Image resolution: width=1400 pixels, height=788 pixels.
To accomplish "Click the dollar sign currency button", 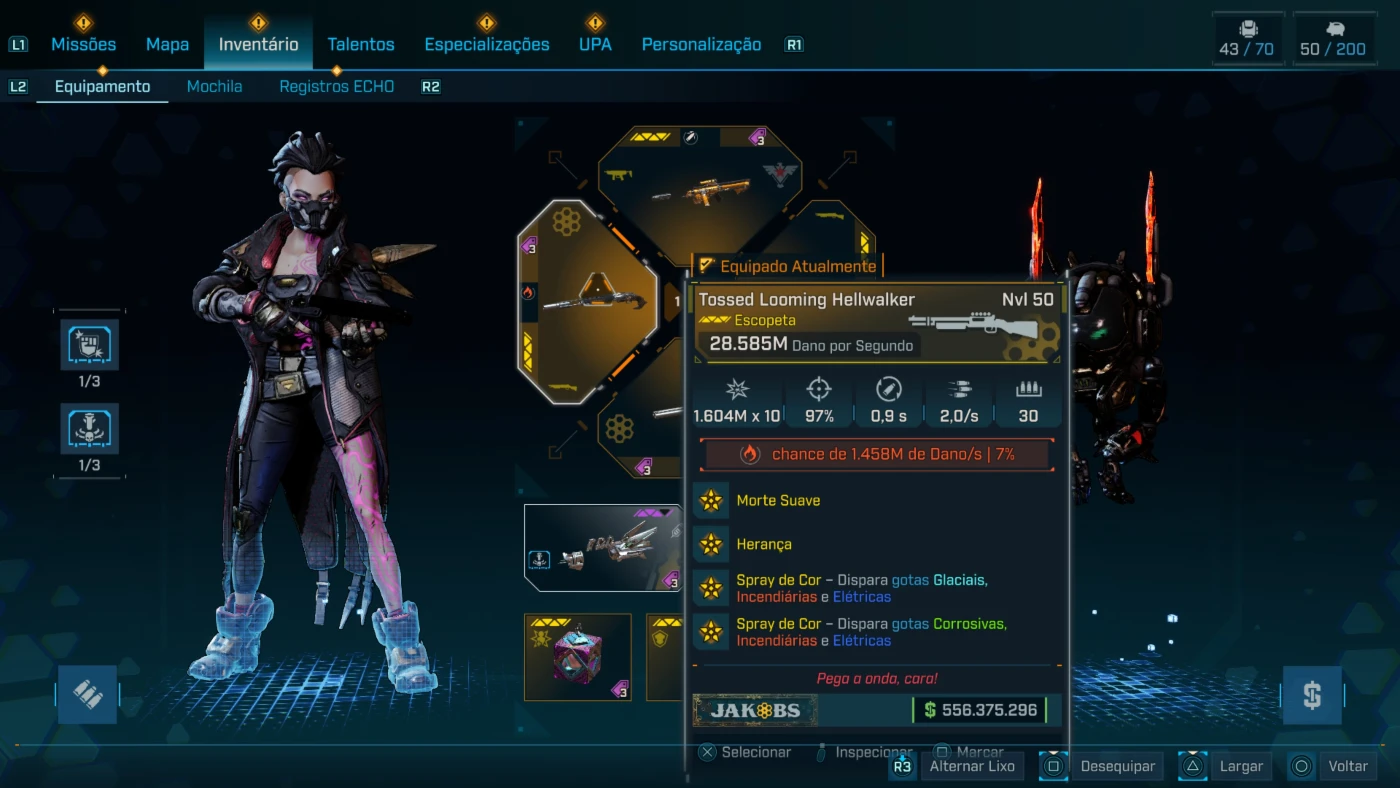I will click(x=1311, y=695).
